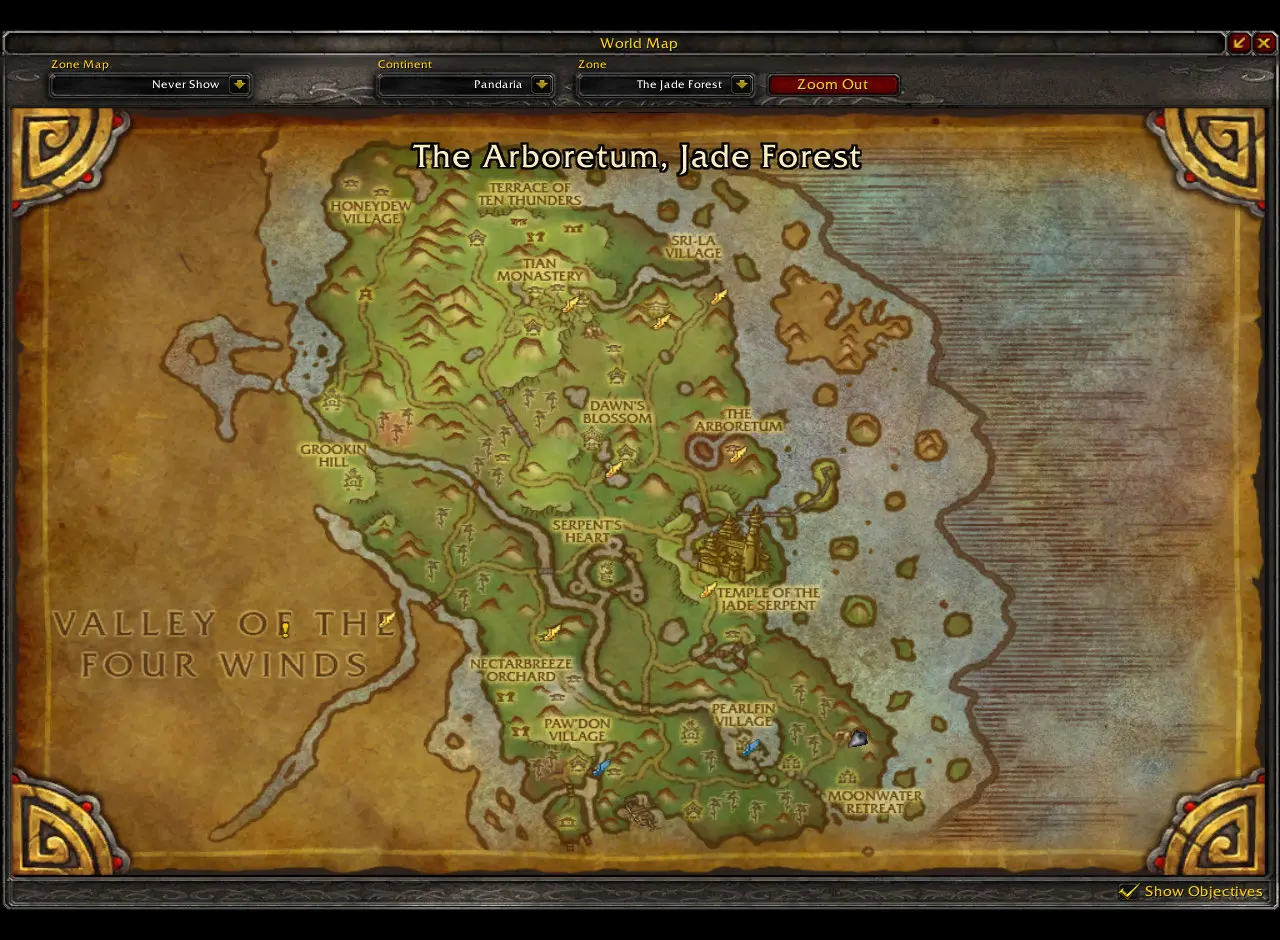Screen dimensions: 1280x940
Task: Choose the flight marker near Sri-La Village
Action: click(718, 297)
